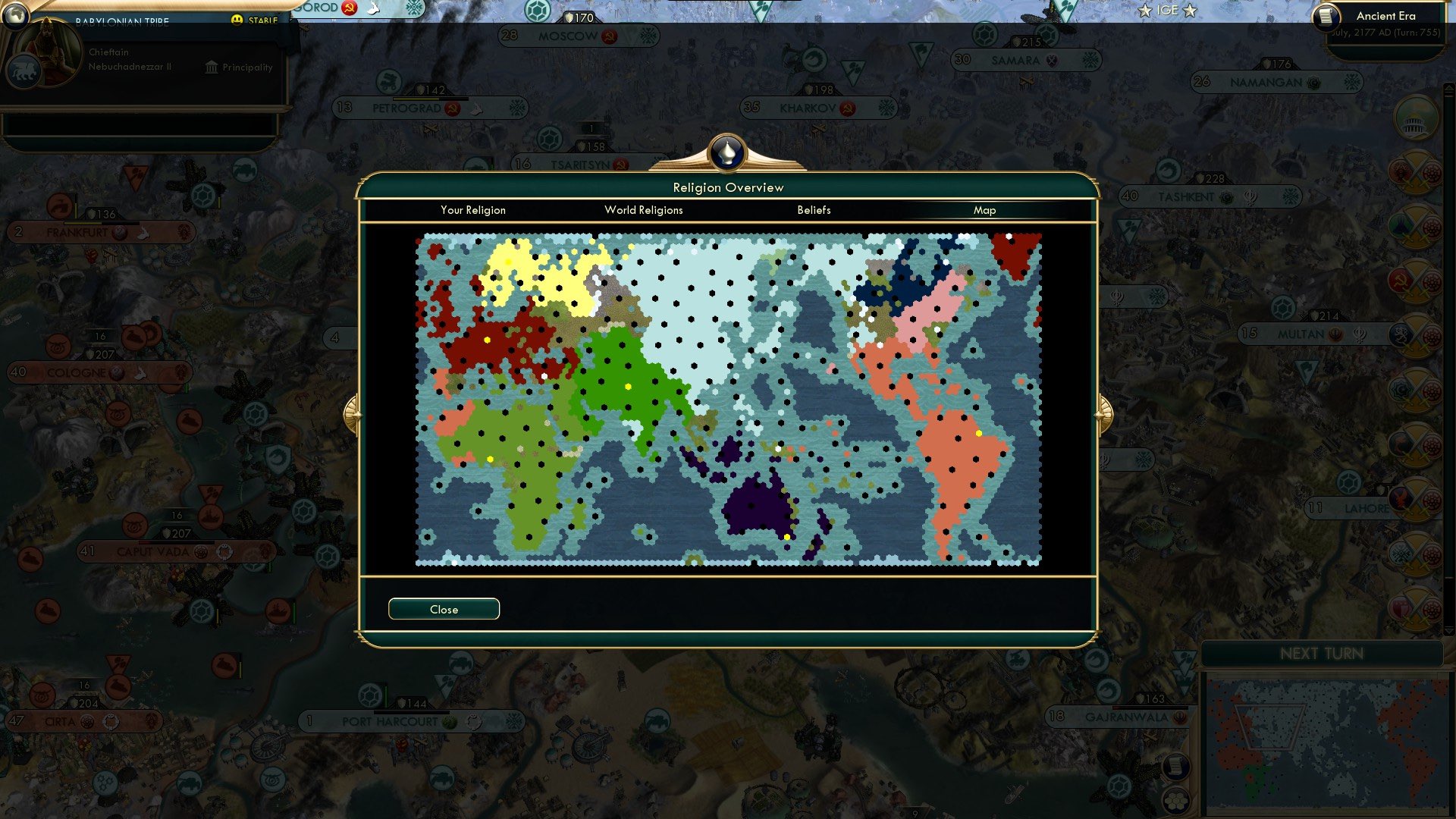The height and width of the screenshot is (819, 1456).
Task: Click the lion shield emblem below the leader portrait
Action: [25, 71]
